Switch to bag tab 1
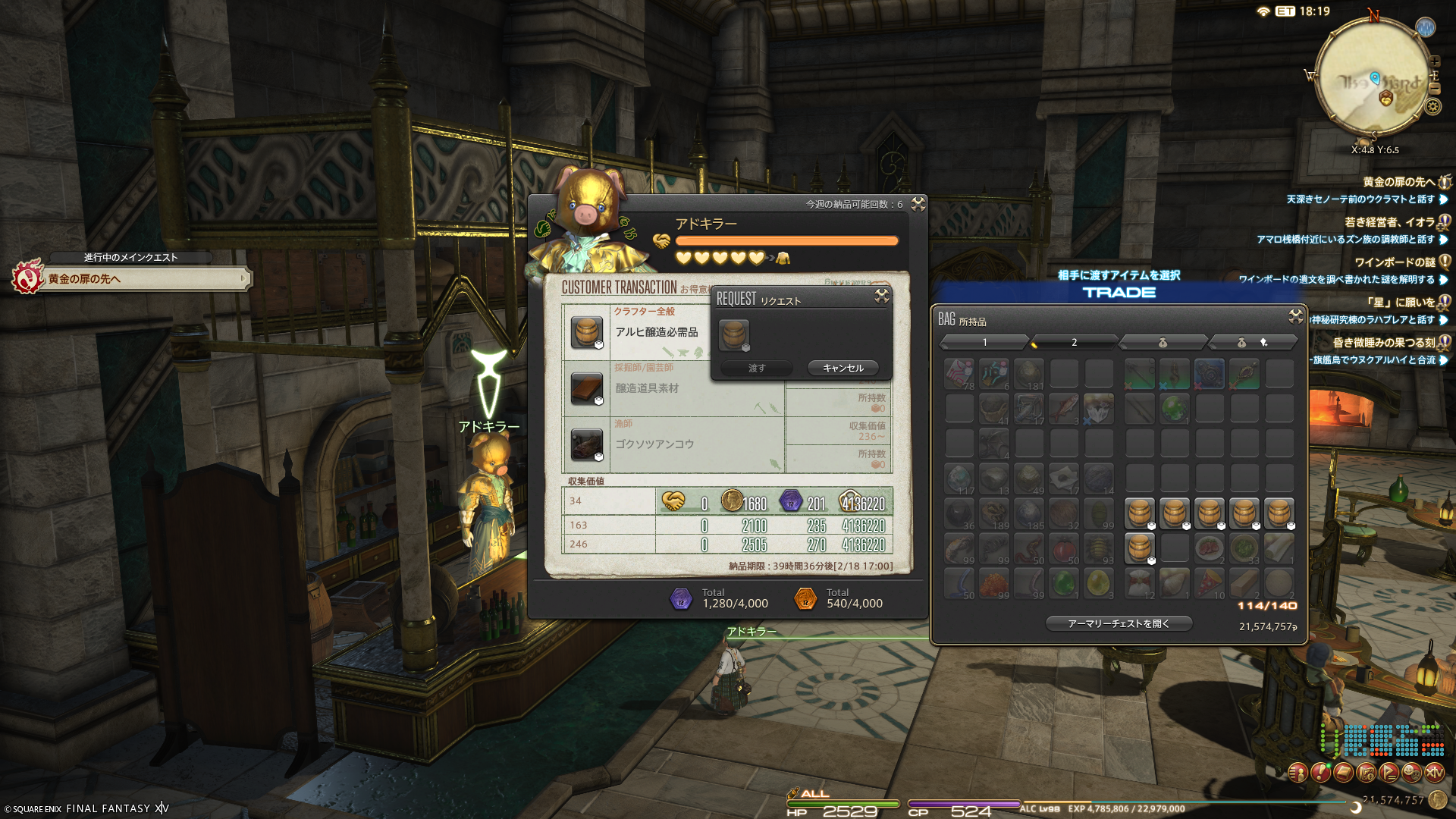This screenshot has height=819, width=1456. coord(984,343)
